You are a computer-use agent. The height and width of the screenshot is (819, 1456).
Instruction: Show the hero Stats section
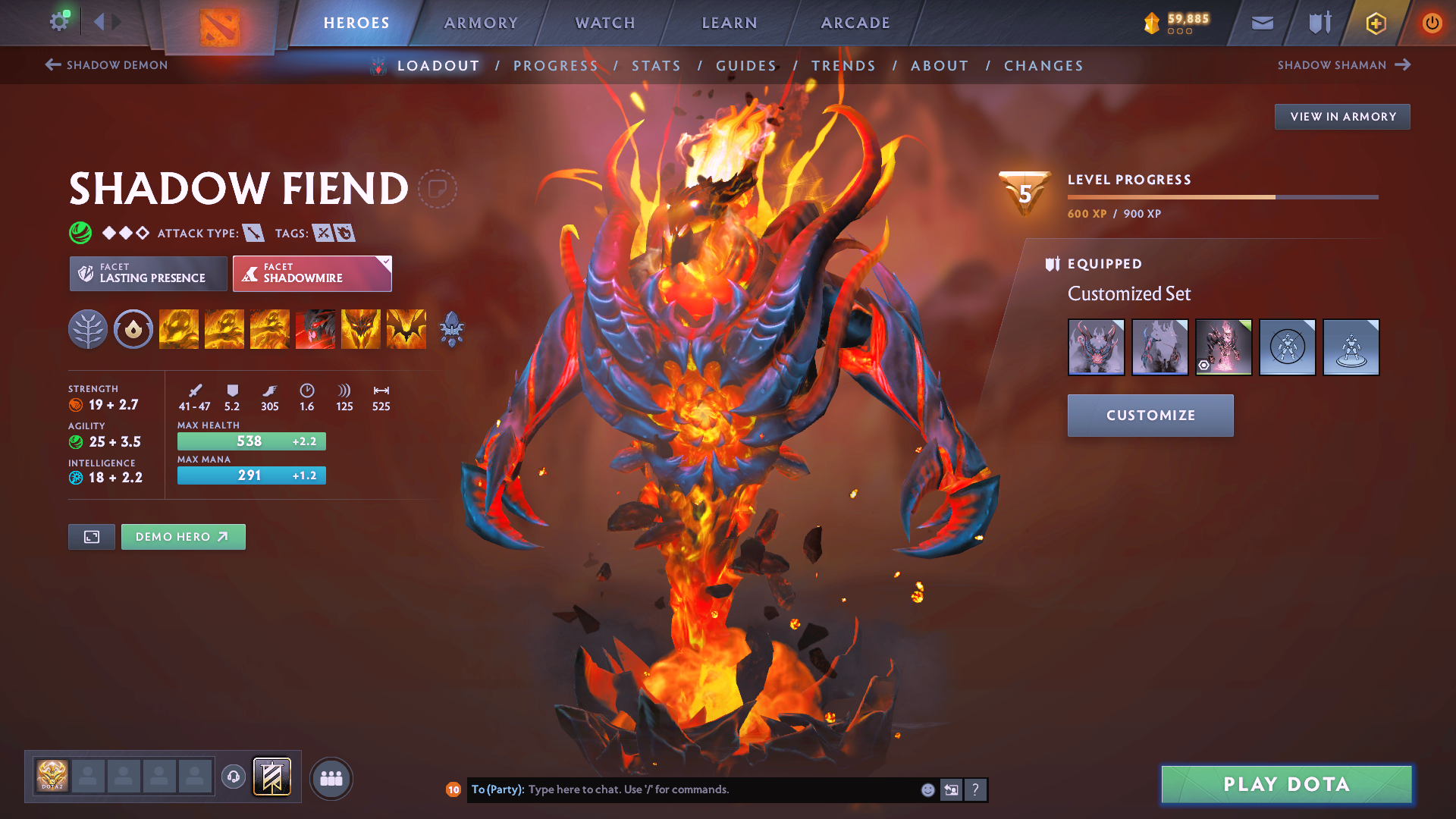[x=656, y=66]
